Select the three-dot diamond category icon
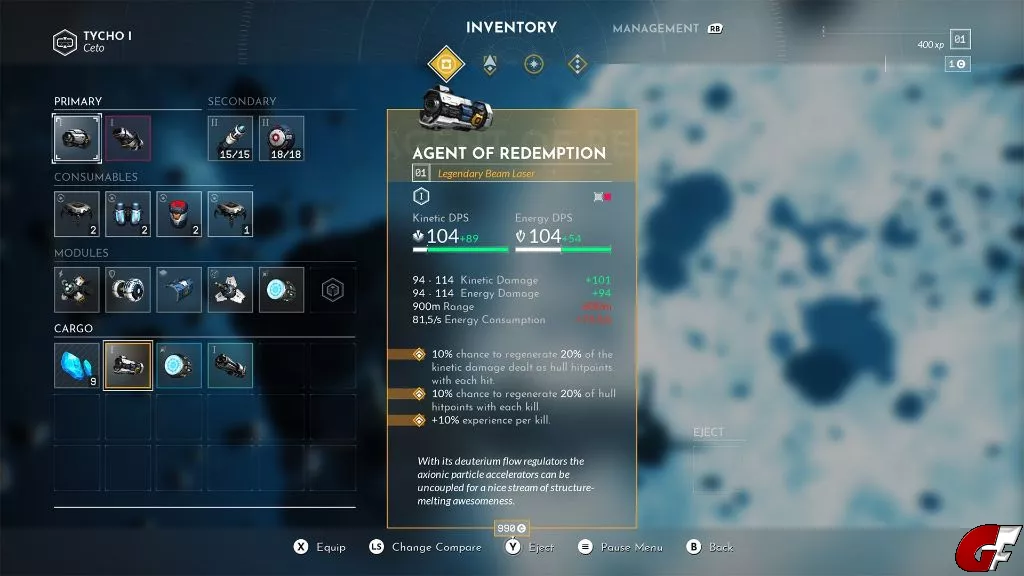Image resolution: width=1024 pixels, height=576 pixels. pyautogui.click(x=578, y=65)
